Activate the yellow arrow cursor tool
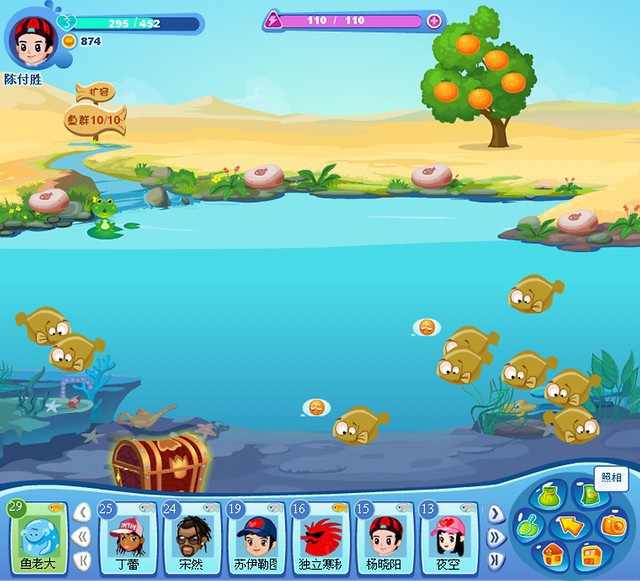 tap(570, 525)
